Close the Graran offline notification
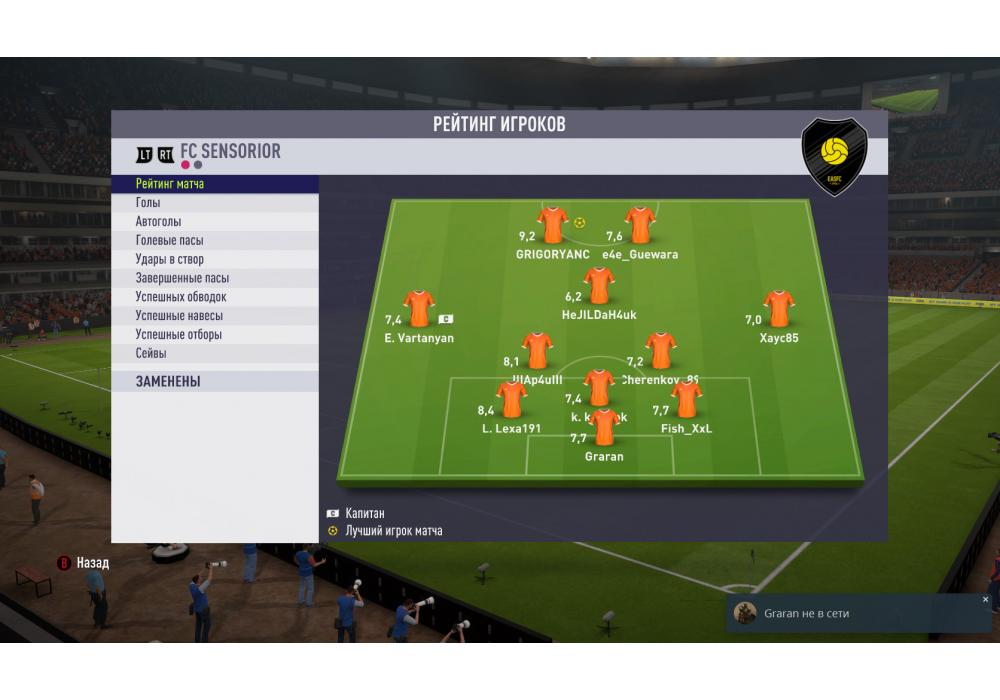This screenshot has width=1000, height=700. (x=985, y=600)
